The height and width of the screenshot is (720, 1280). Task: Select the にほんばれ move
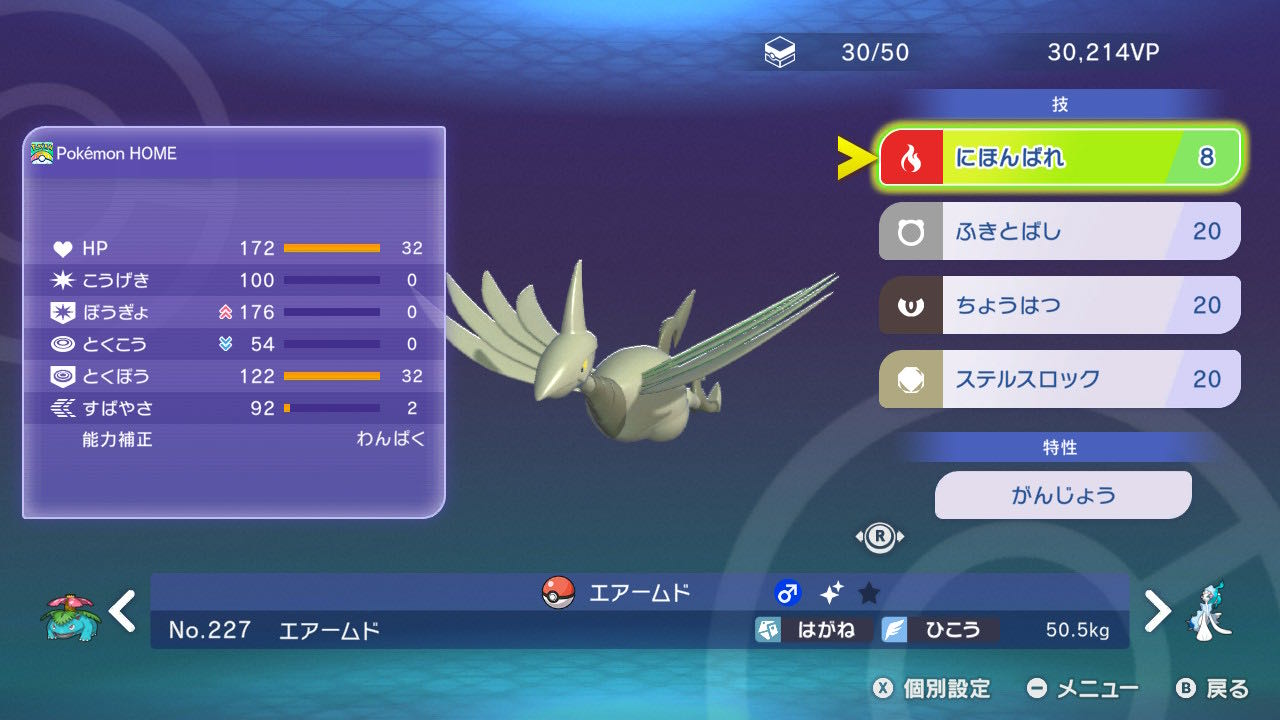pos(1059,157)
